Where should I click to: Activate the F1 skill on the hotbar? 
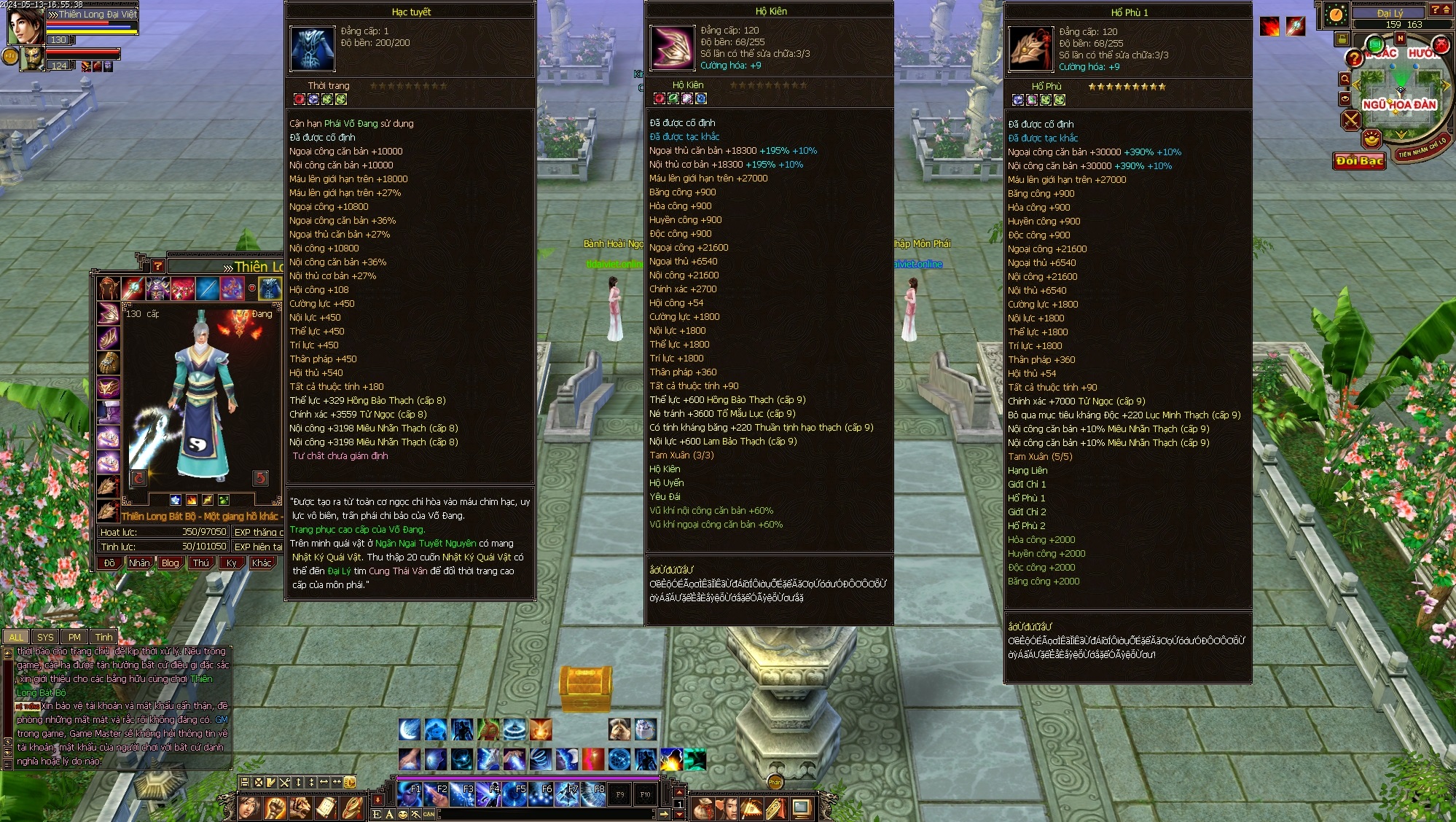coord(409,794)
